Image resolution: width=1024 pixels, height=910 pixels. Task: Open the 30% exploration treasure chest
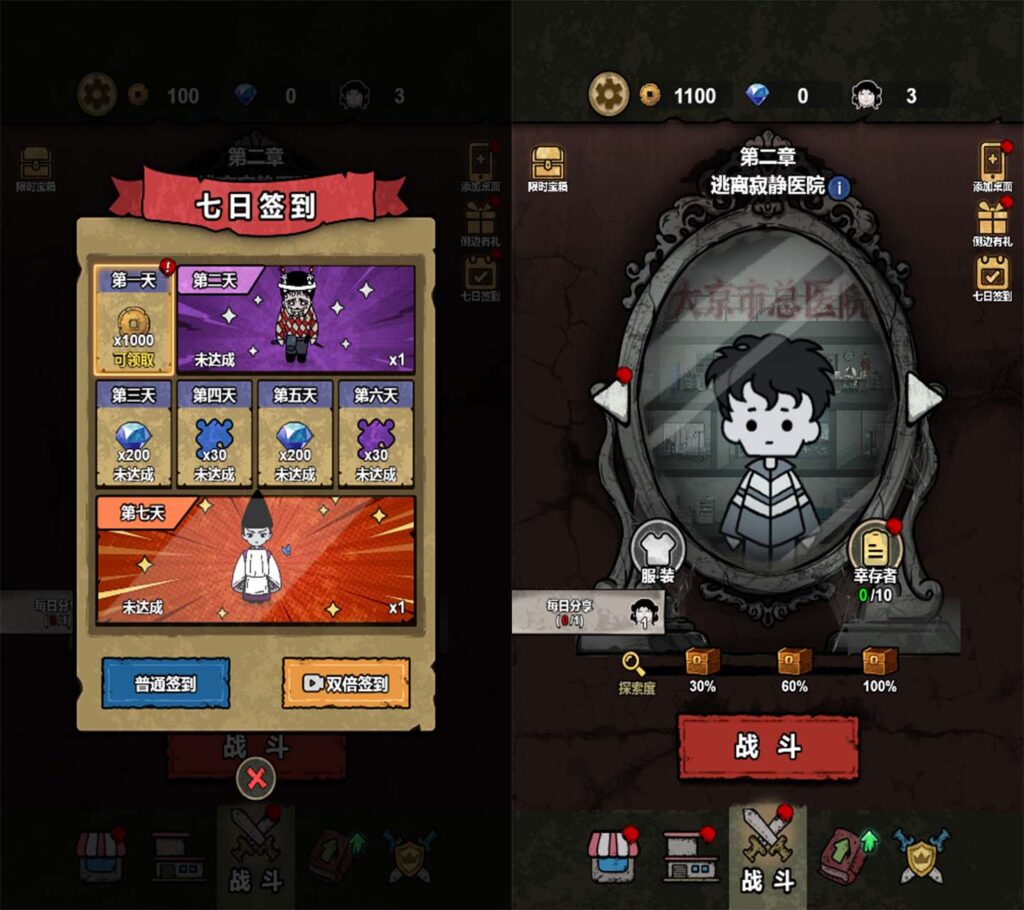point(702,661)
